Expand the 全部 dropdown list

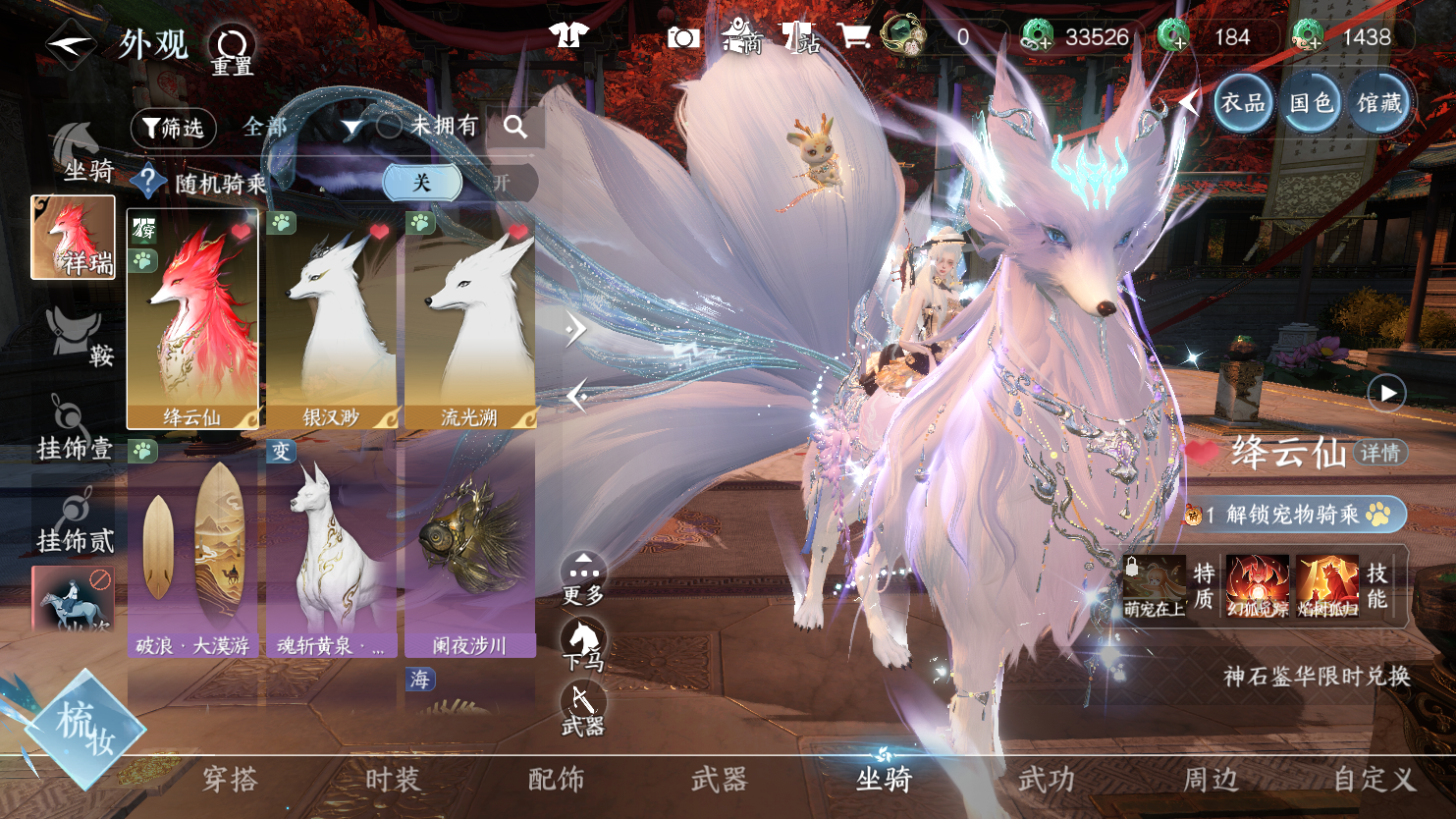coord(351,128)
